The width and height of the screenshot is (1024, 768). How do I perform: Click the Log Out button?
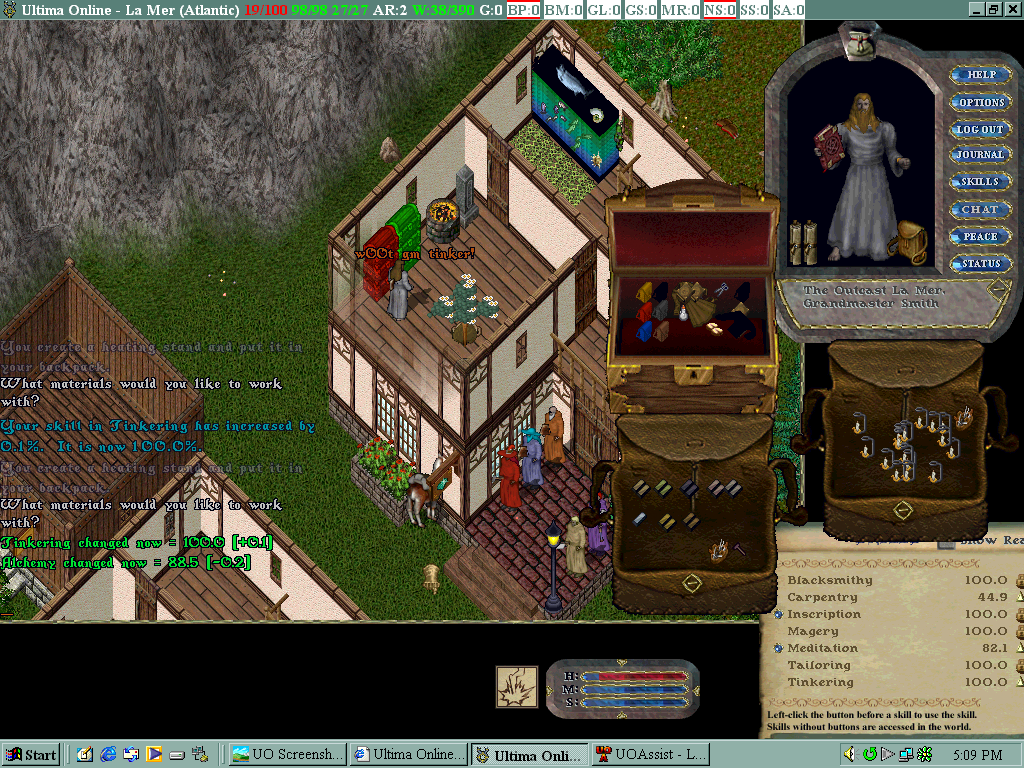pos(980,129)
